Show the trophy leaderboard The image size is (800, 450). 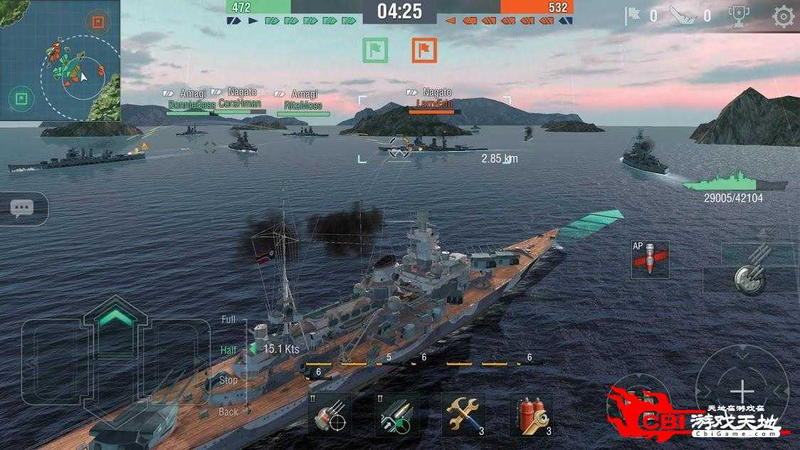(739, 16)
